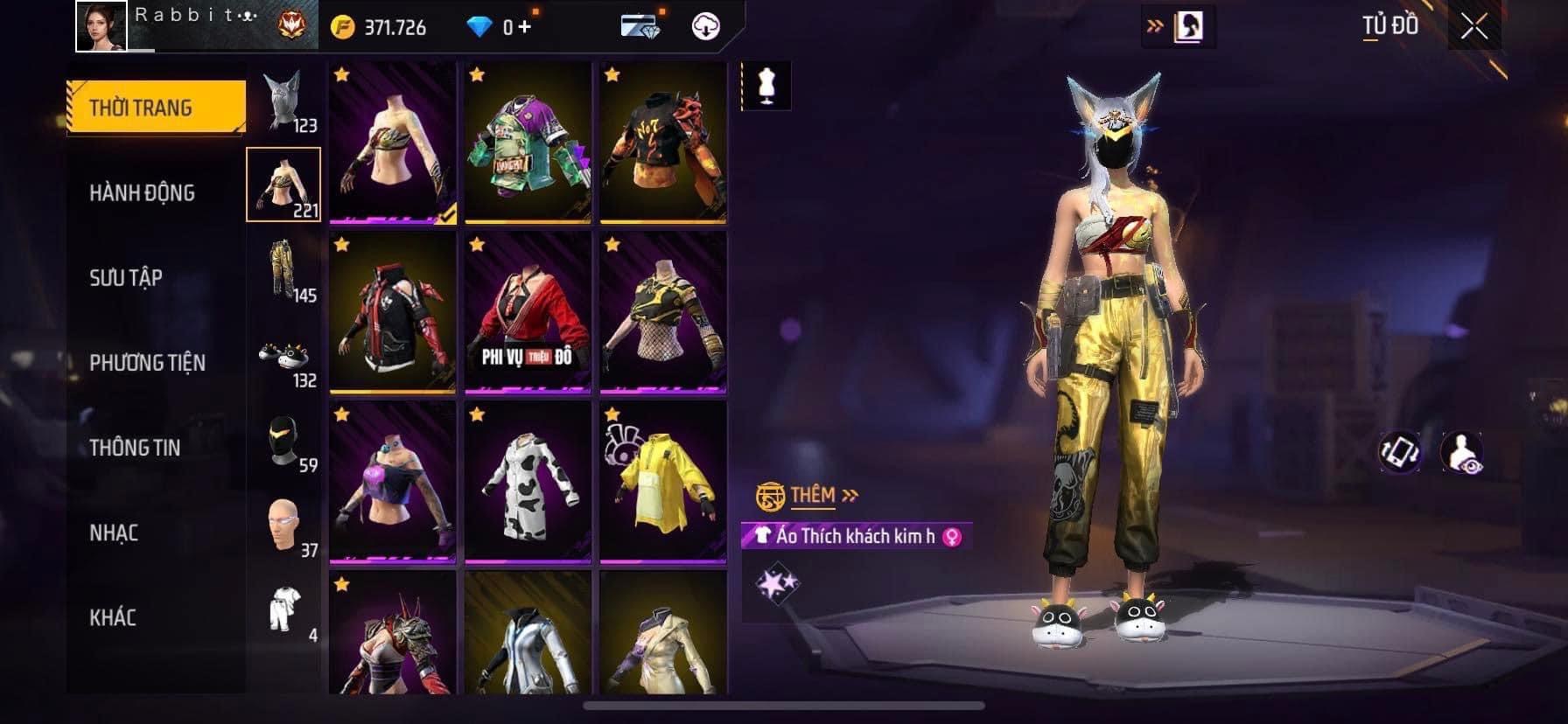Select the Thông Tin tab
1568x724 pixels.
135,447
